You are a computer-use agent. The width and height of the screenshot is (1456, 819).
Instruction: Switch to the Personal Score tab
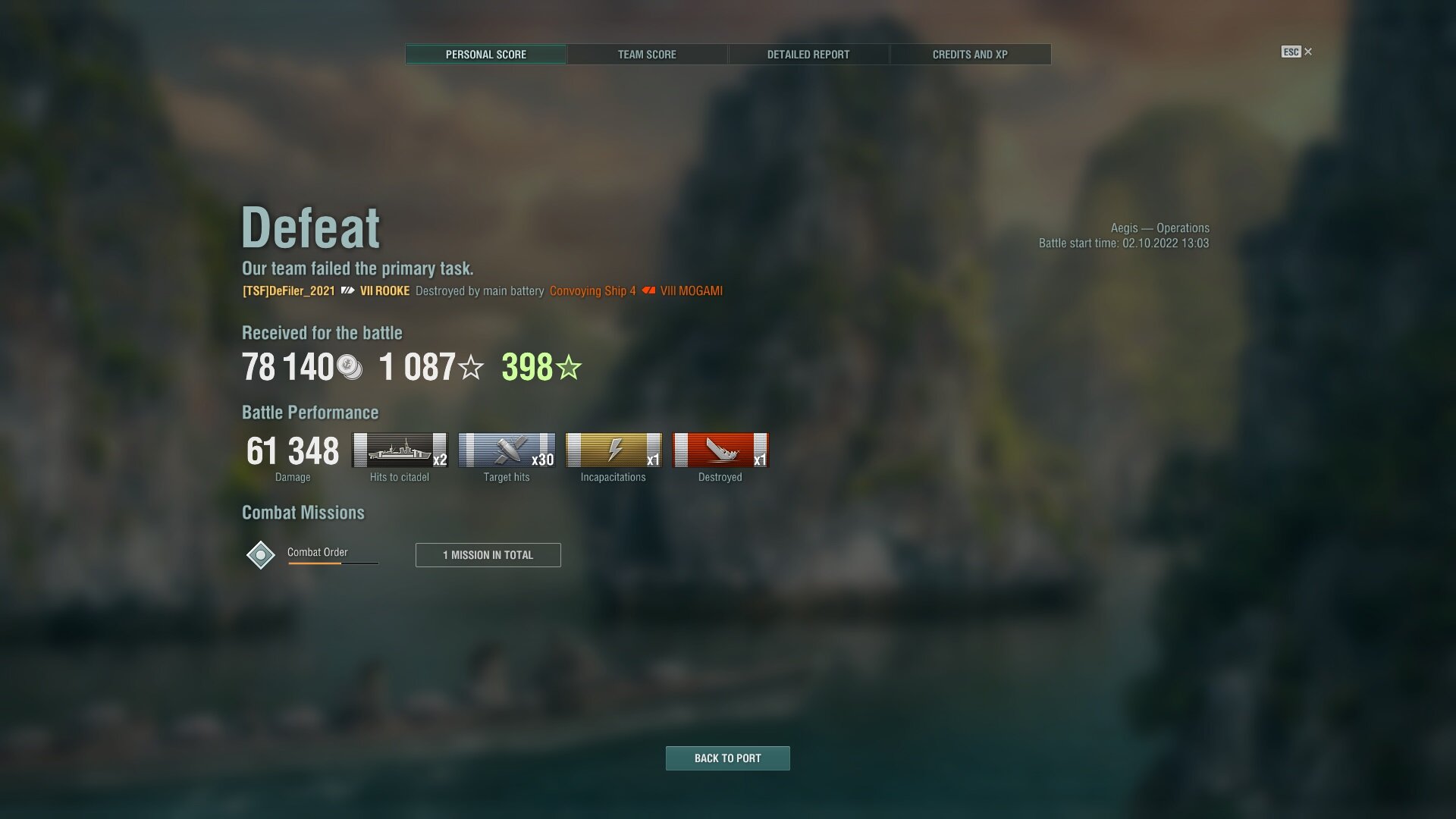pyautogui.click(x=485, y=55)
